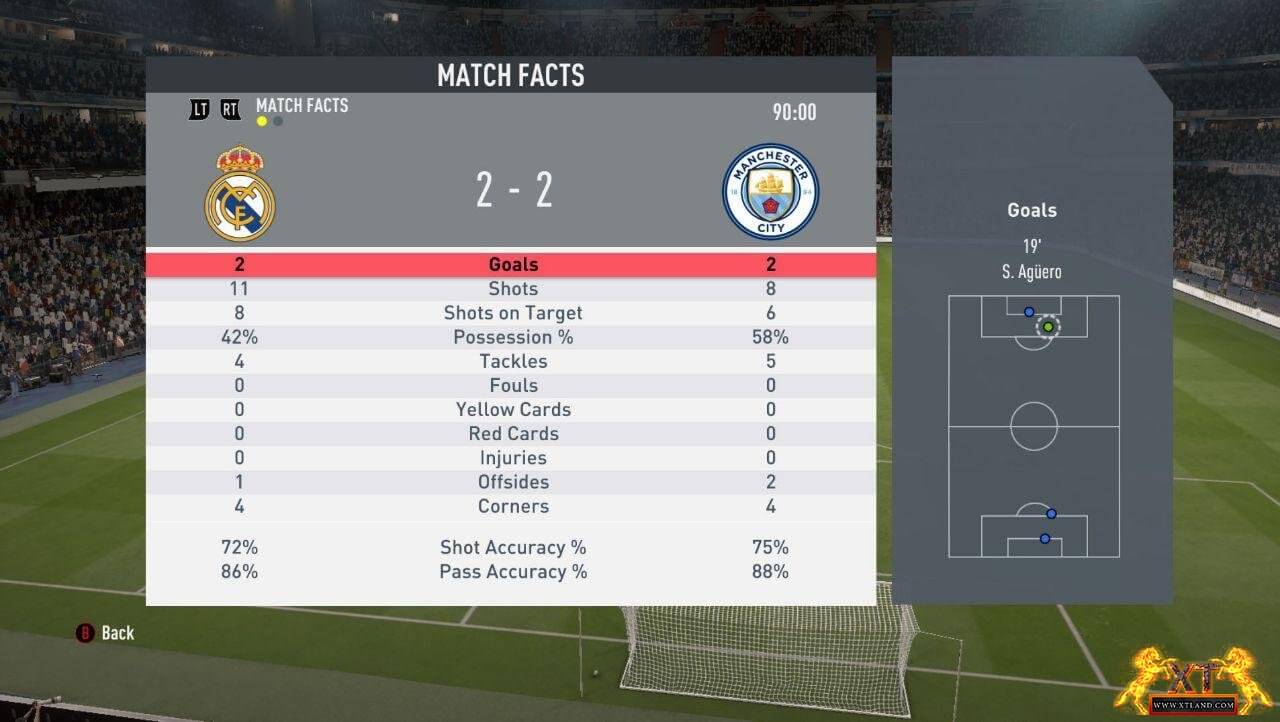Image resolution: width=1280 pixels, height=722 pixels.
Task: Highlight the Possession % row
Action: point(512,337)
